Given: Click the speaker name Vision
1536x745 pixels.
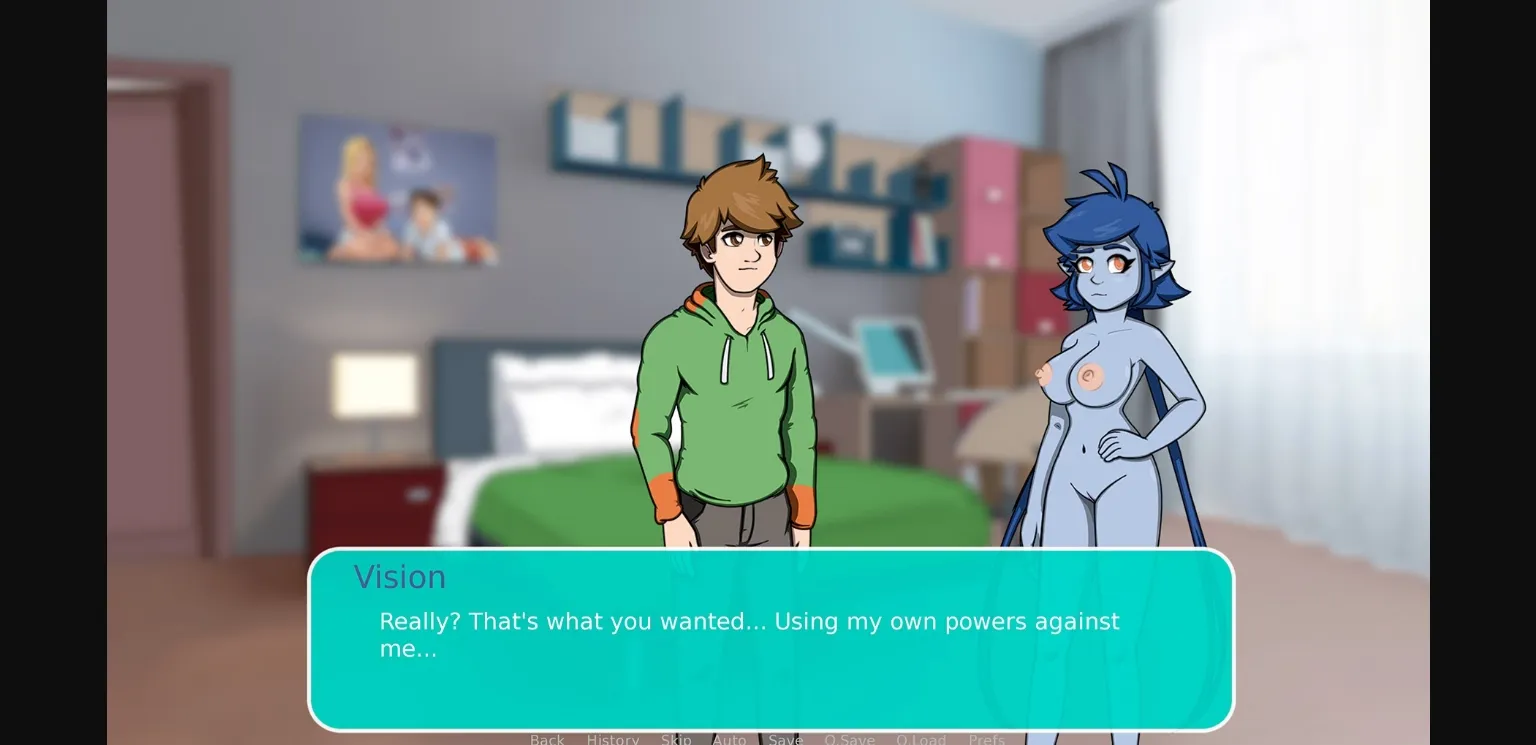Looking at the screenshot, I should coord(400,576).
